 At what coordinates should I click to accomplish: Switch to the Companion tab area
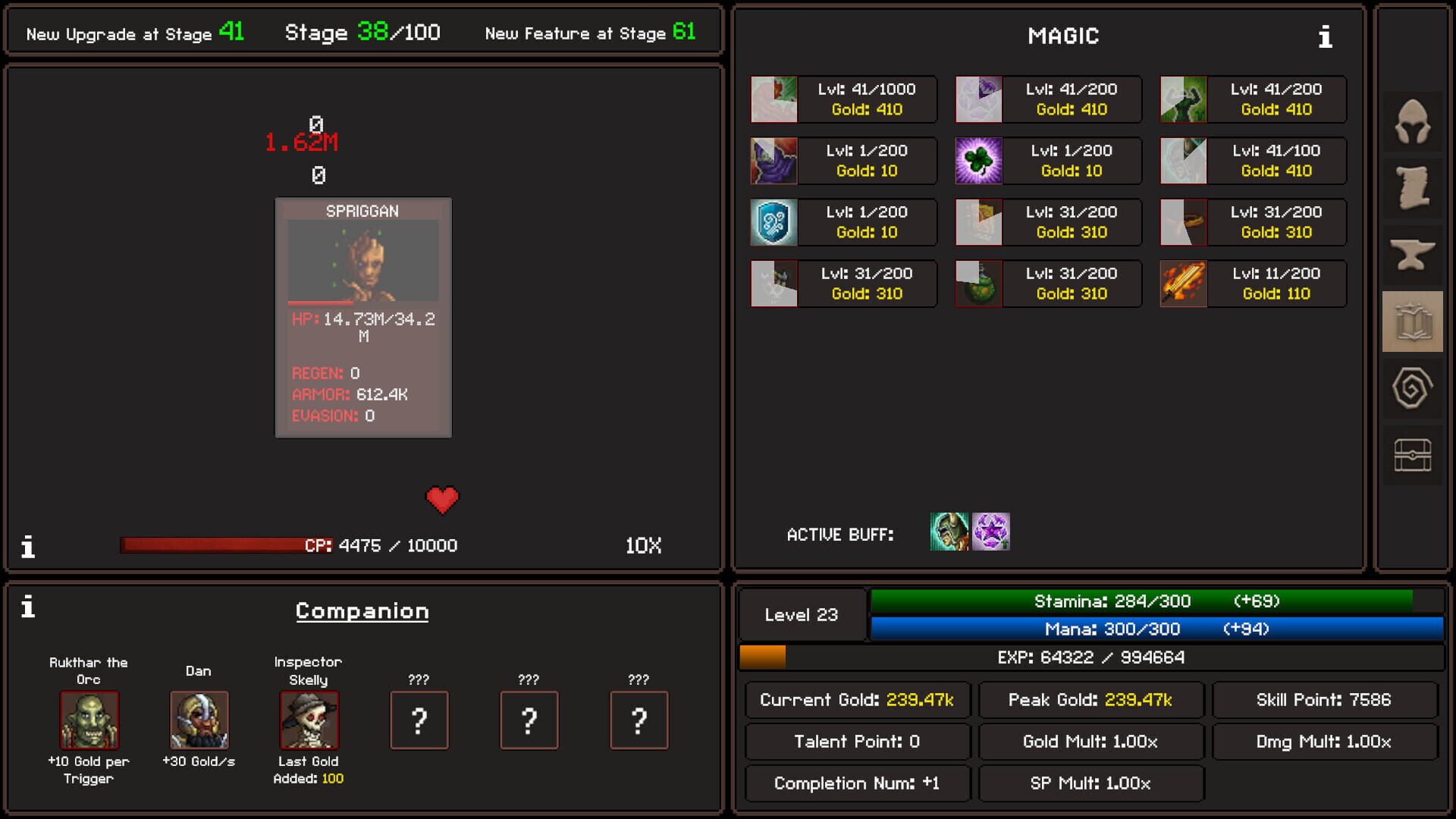tap(362, 611)
